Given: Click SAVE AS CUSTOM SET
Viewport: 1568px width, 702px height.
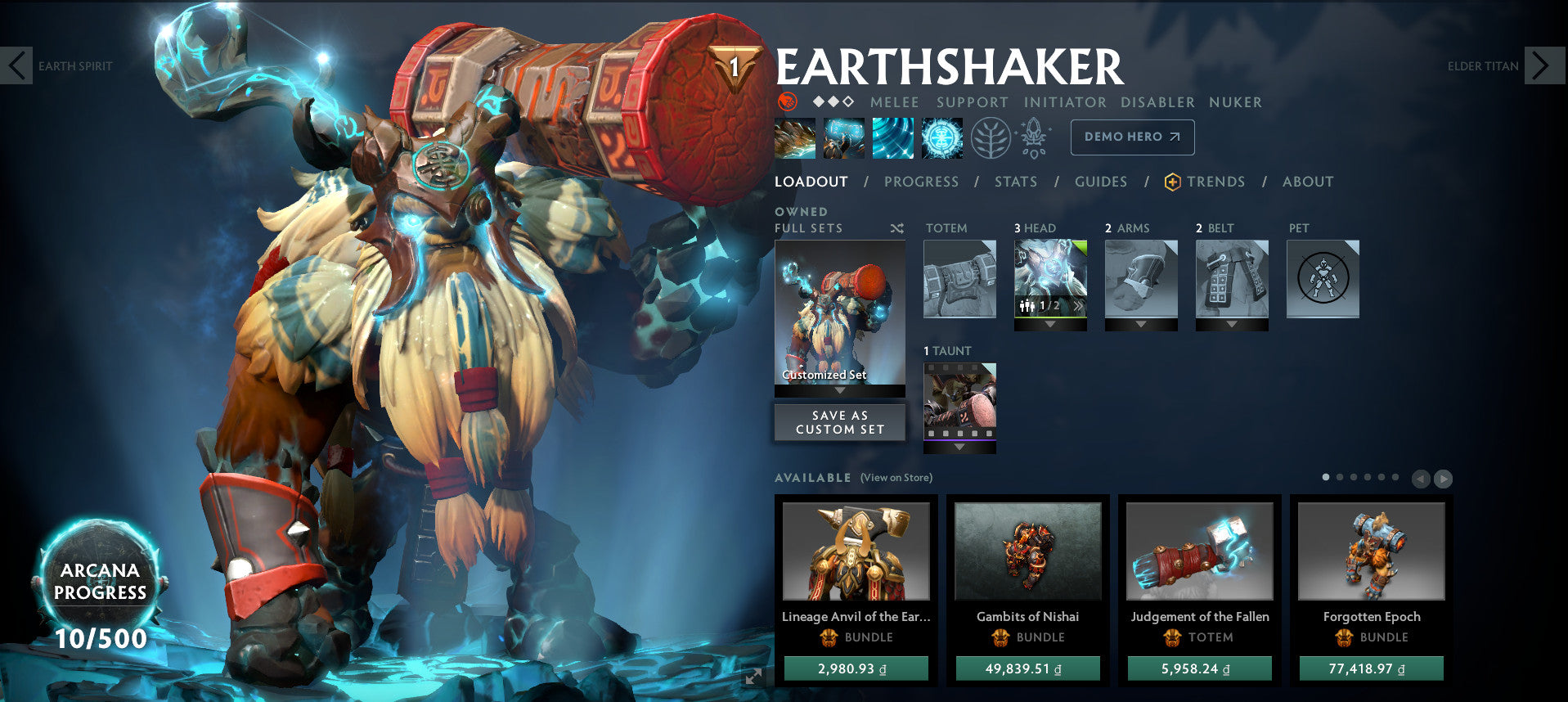Looking at the screenshot, I should 839,421.
